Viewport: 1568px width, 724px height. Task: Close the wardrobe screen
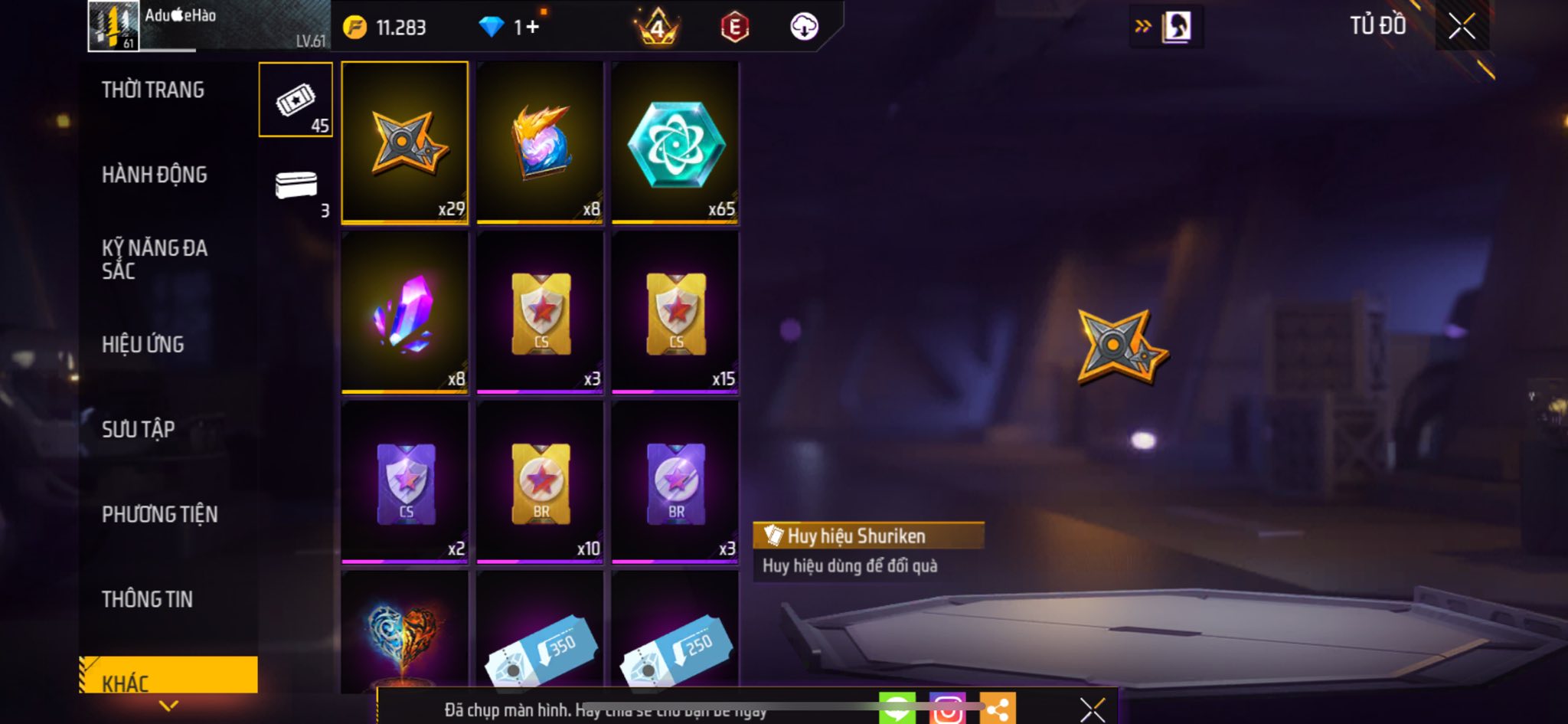coord(1462,27)
